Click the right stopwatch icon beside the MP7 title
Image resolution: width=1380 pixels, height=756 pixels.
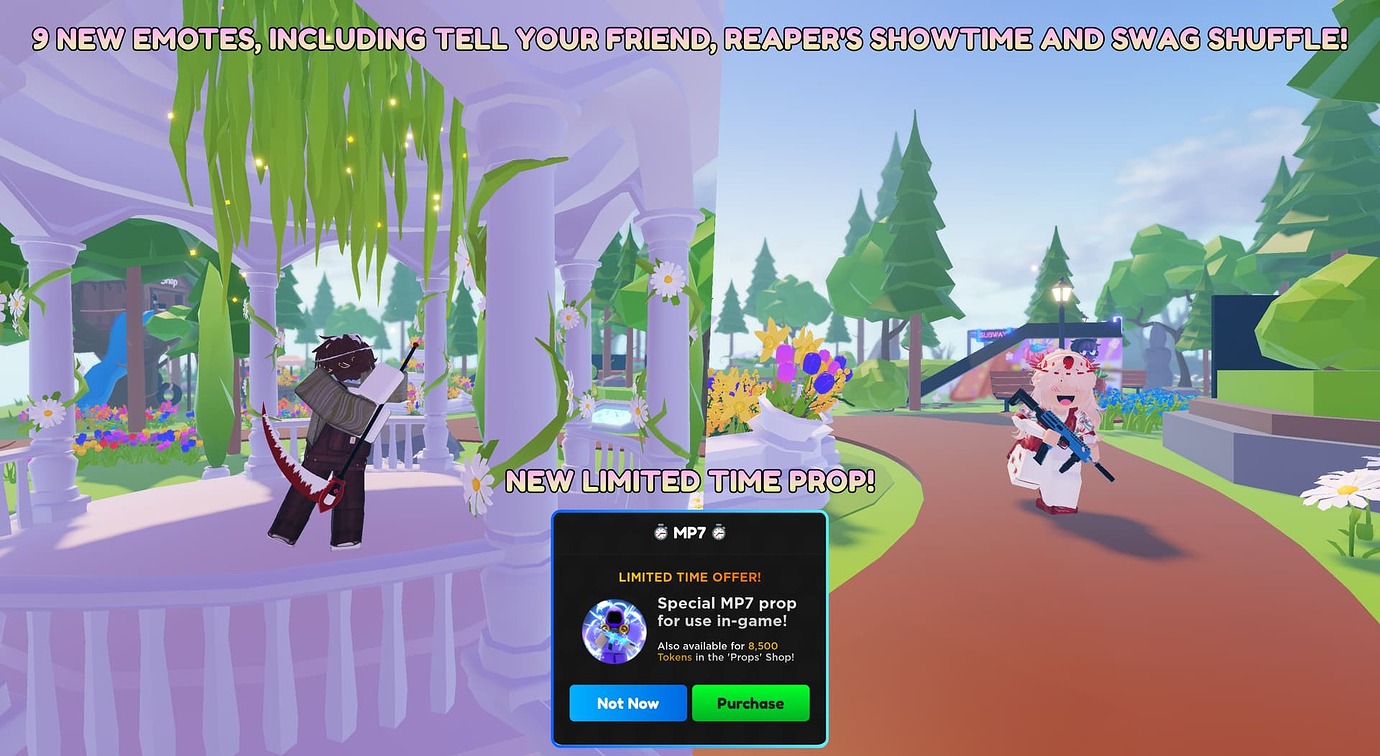(x=718, y=533)
